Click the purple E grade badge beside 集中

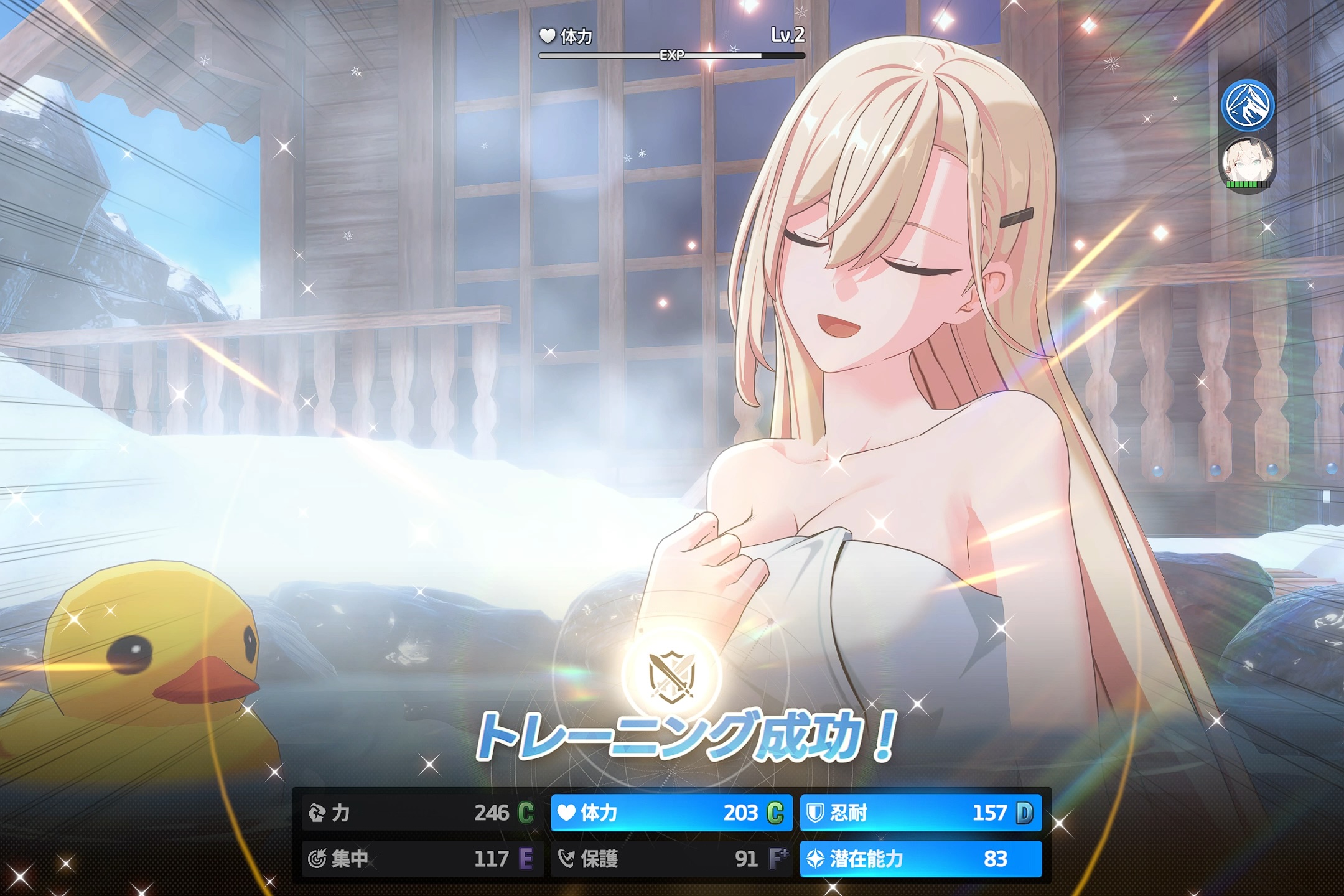coord(526,857)
